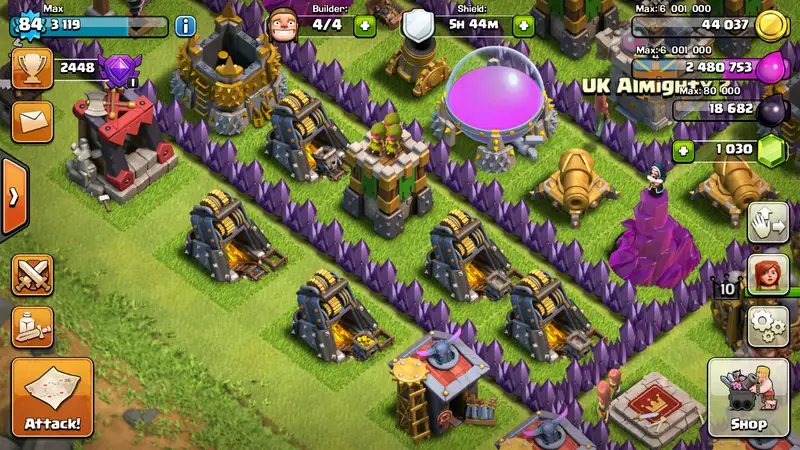
Task: Tap the Attack! map button
Action: pos(52,398)
